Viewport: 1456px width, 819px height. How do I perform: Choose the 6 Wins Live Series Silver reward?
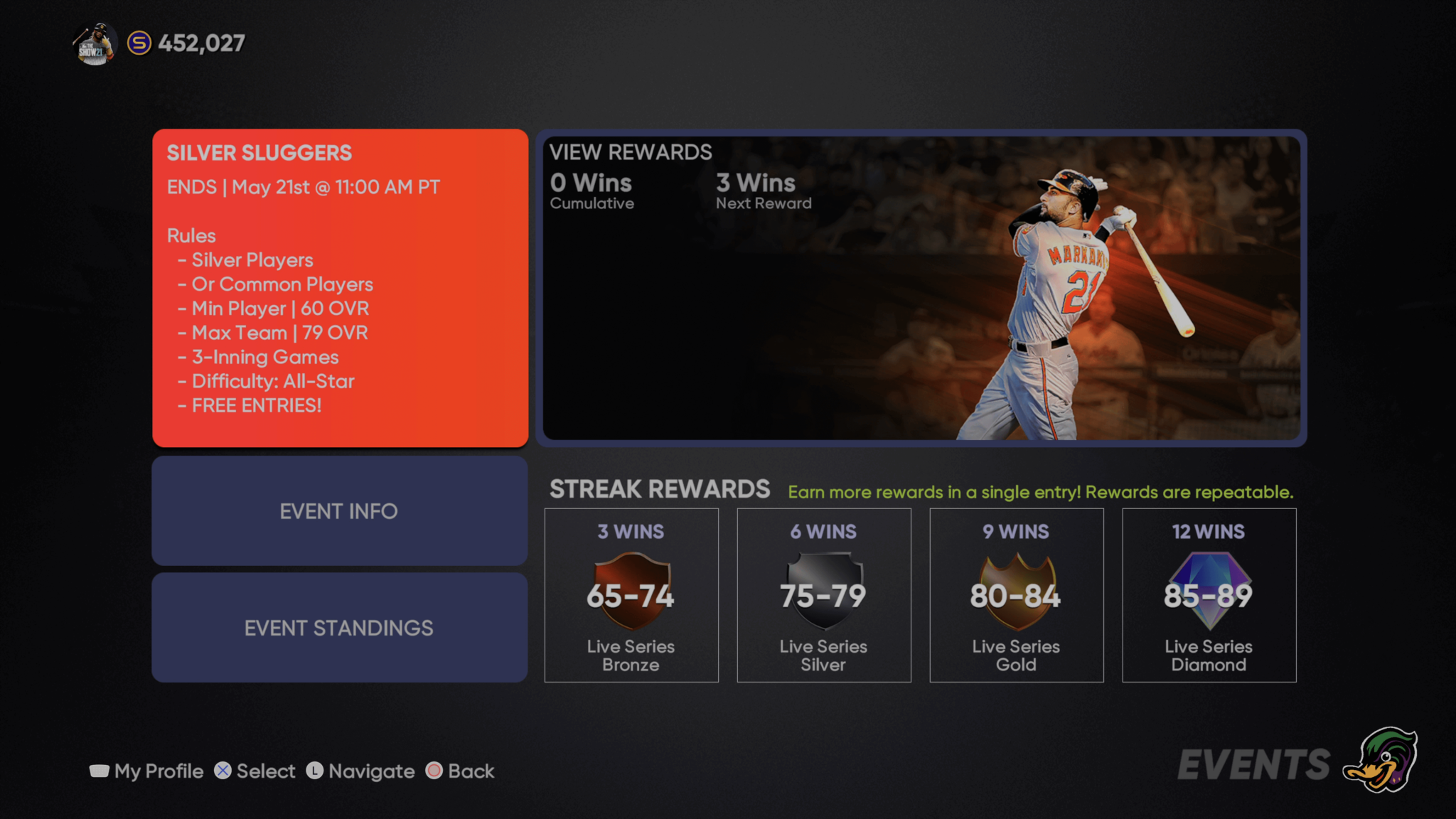point(824,595)
